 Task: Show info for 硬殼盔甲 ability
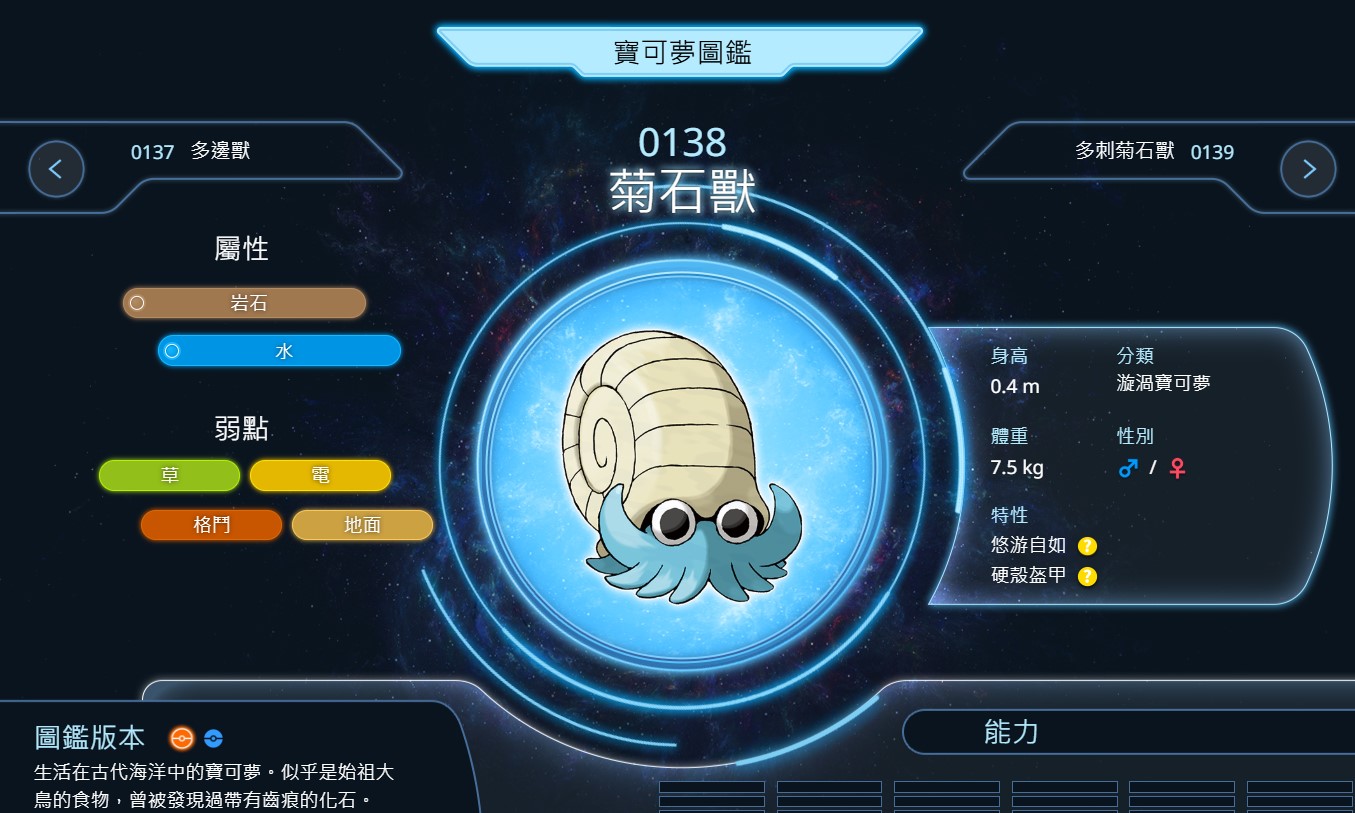1087,576
